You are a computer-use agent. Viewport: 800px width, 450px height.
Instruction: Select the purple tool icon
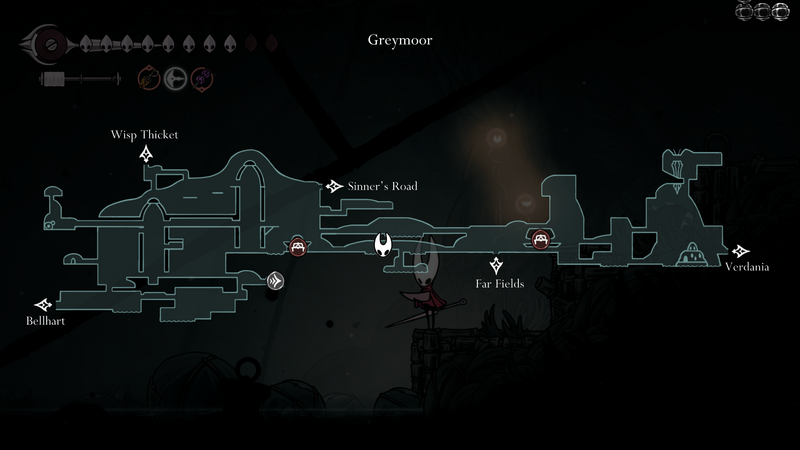201,77
